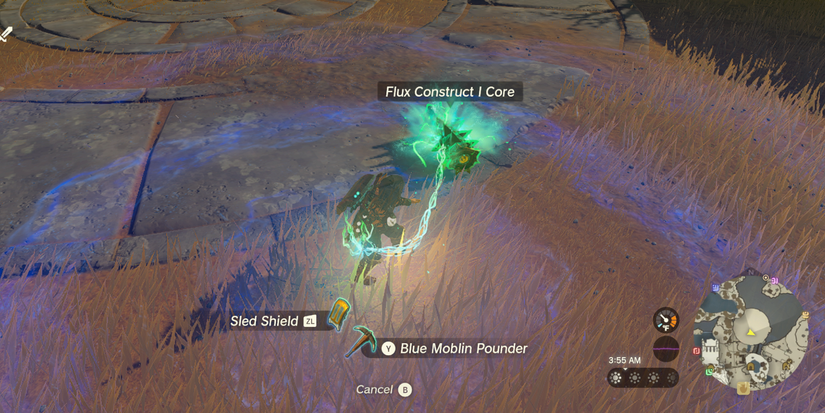
Task: Click the Blue Moblin Pounder weapon icon
Action: [360, 343]
